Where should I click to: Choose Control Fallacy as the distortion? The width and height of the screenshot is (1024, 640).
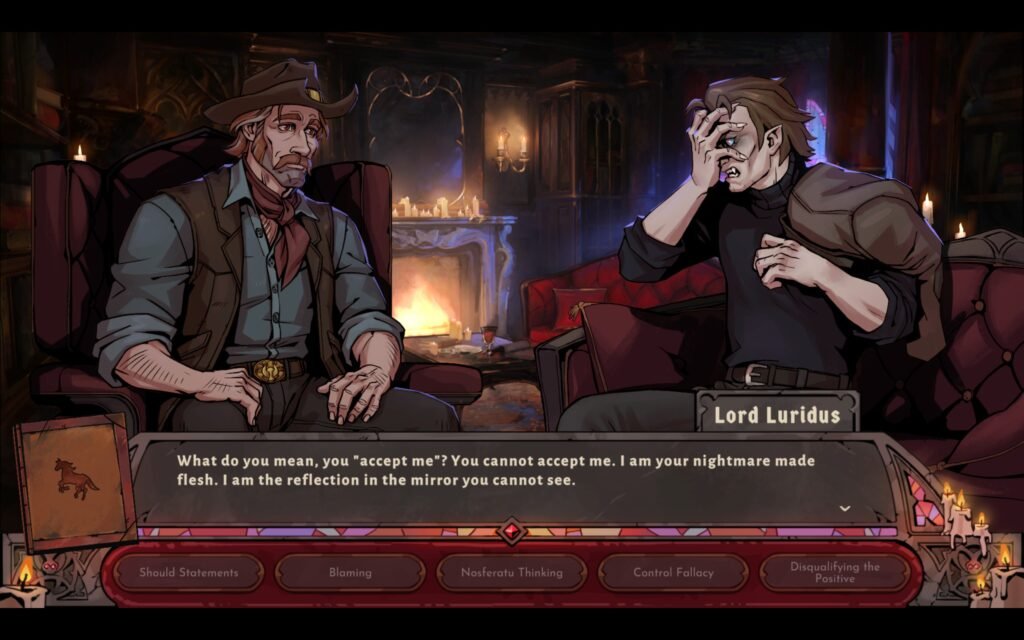[673, 573]
